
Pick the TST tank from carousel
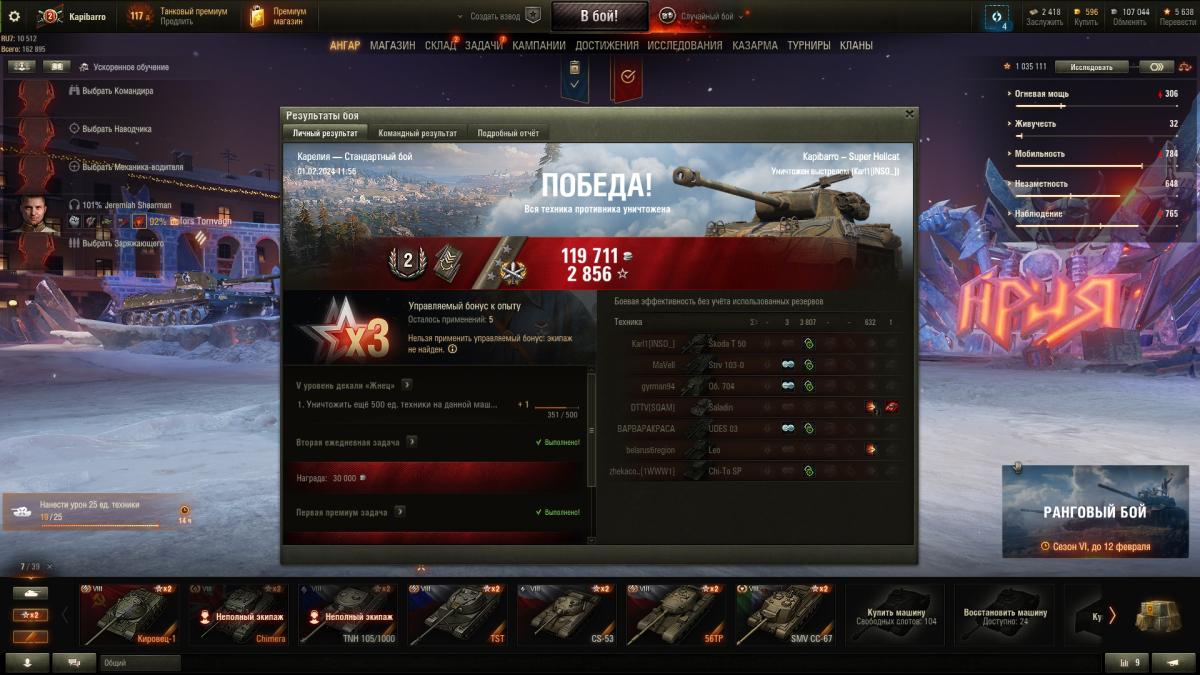(457, 614)
